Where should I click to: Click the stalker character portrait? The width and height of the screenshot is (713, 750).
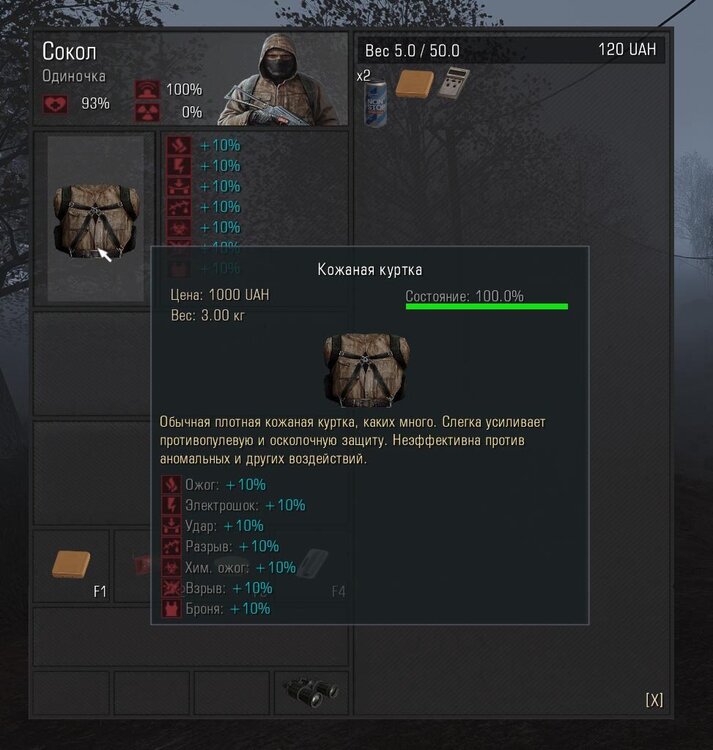(x=282, y=81)
